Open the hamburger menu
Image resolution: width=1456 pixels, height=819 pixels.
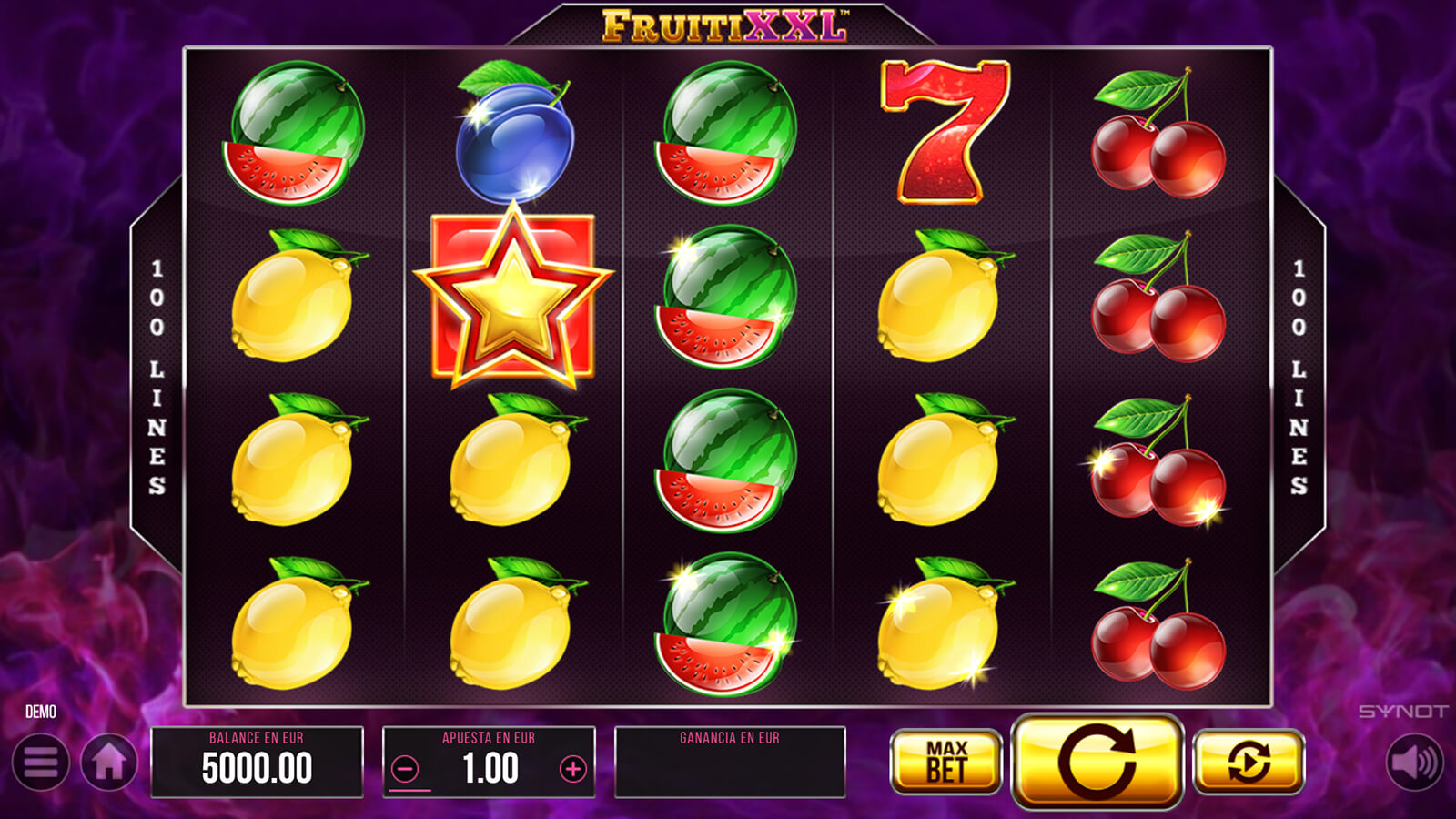coord(41,763)
